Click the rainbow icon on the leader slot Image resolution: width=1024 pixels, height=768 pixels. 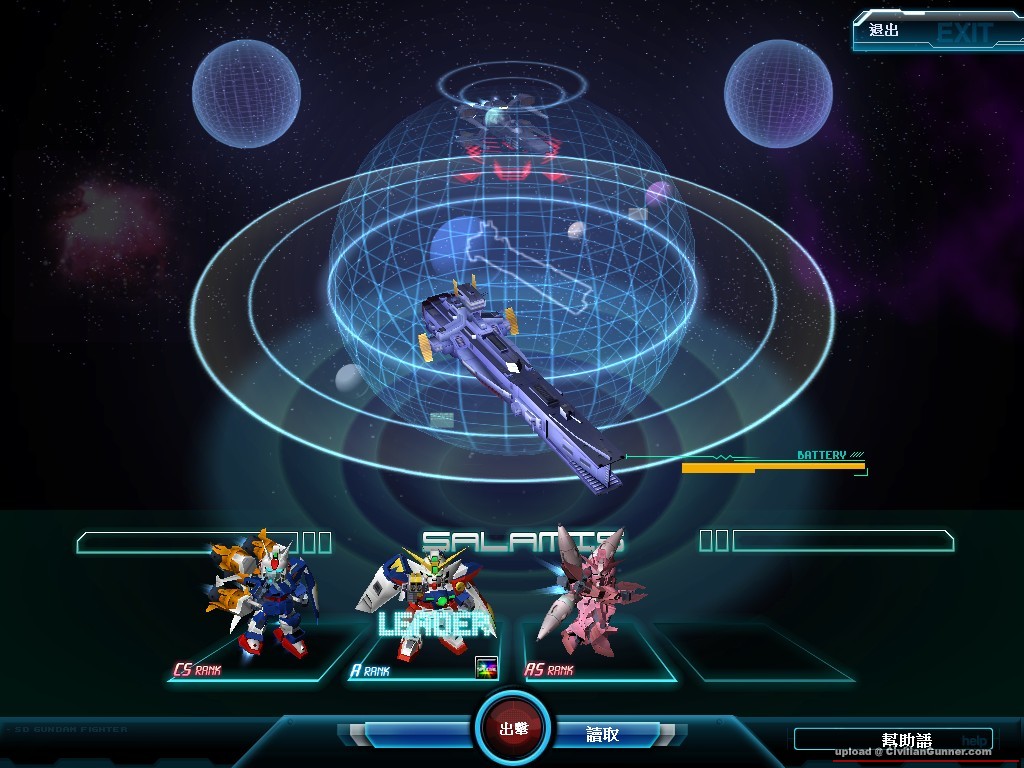click(x=486, y=669)
